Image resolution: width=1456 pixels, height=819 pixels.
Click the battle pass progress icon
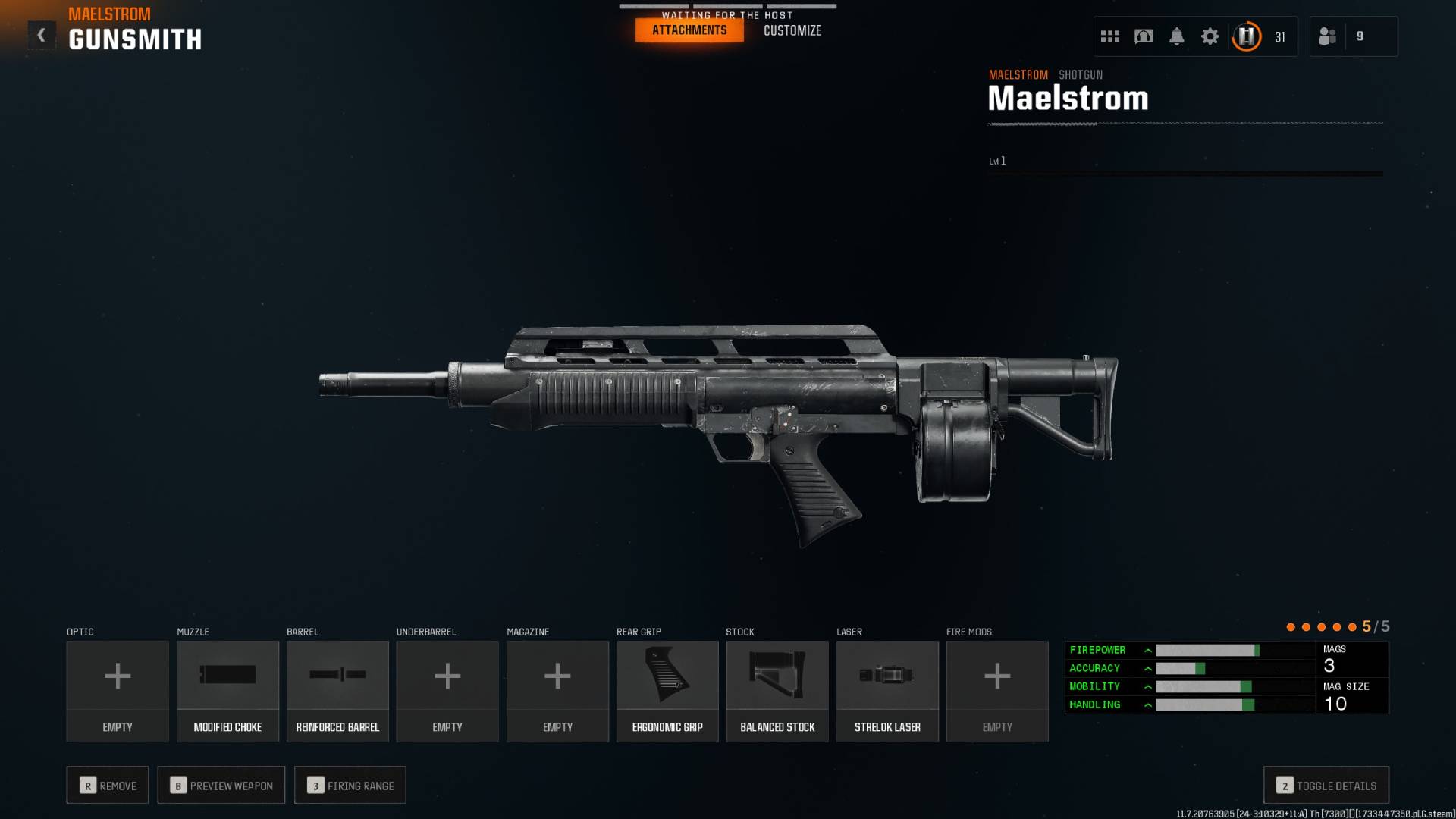click(1246, 36)
